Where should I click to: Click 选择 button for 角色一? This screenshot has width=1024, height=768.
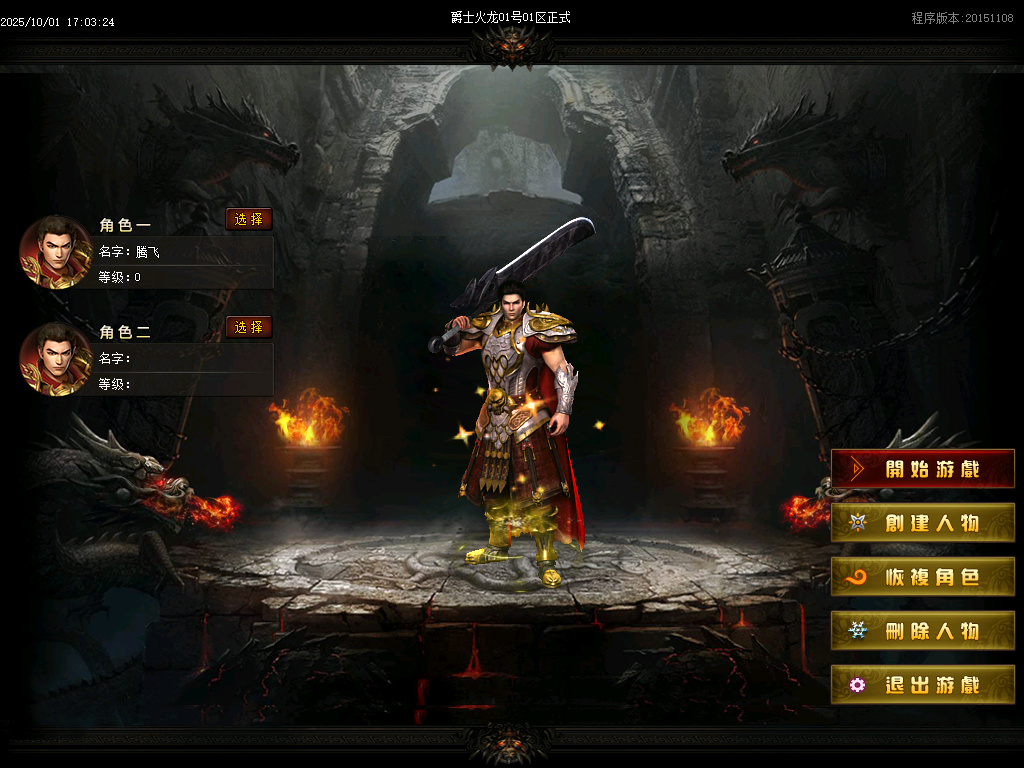tap(249, 219)
